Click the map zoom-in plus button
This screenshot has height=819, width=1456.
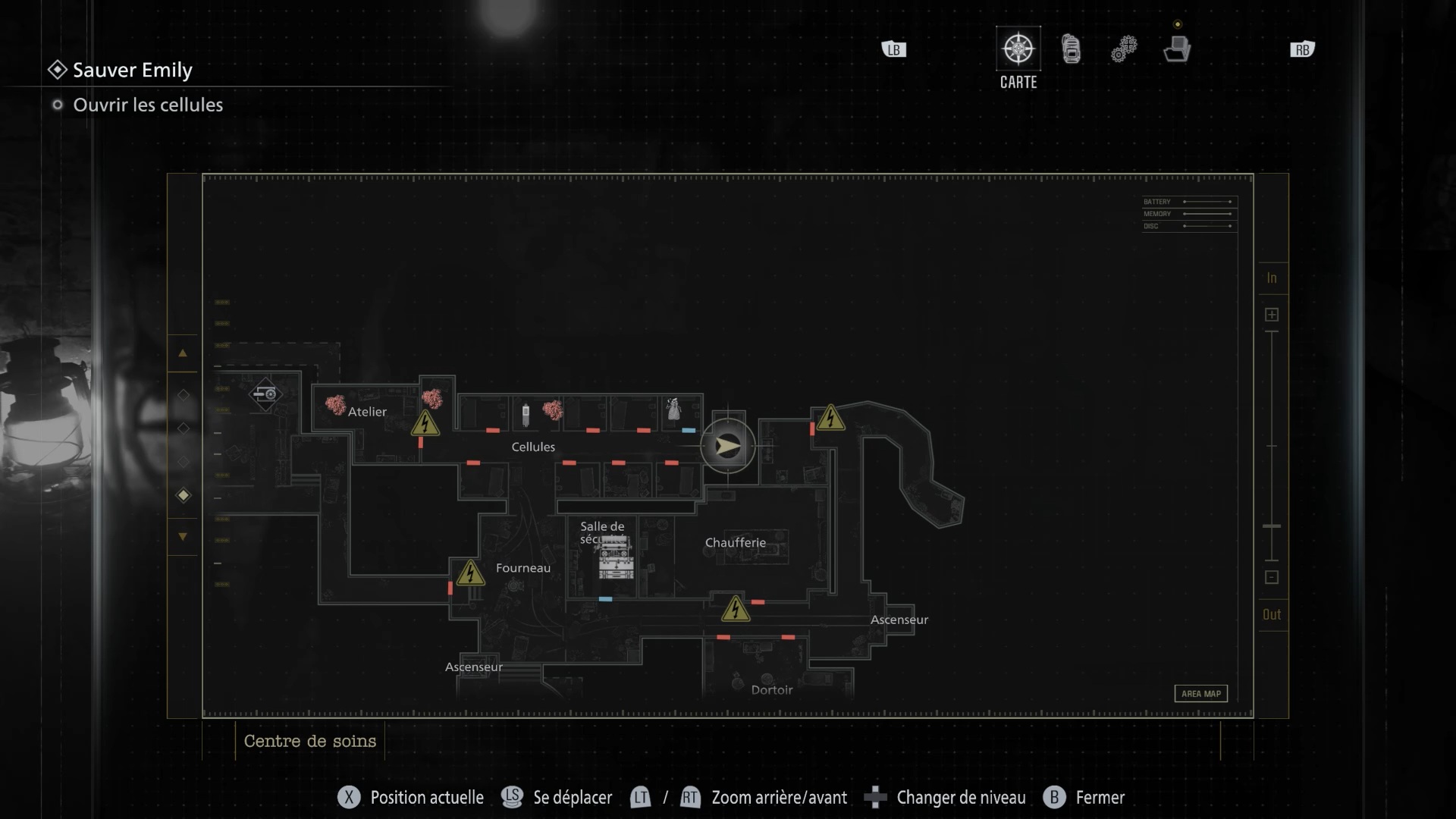coord(1272,315)
